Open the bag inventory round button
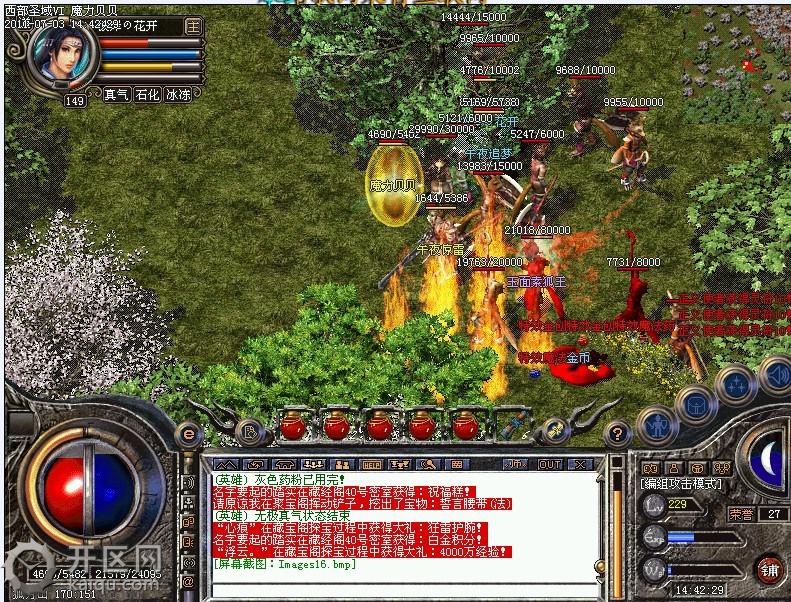 694,402
